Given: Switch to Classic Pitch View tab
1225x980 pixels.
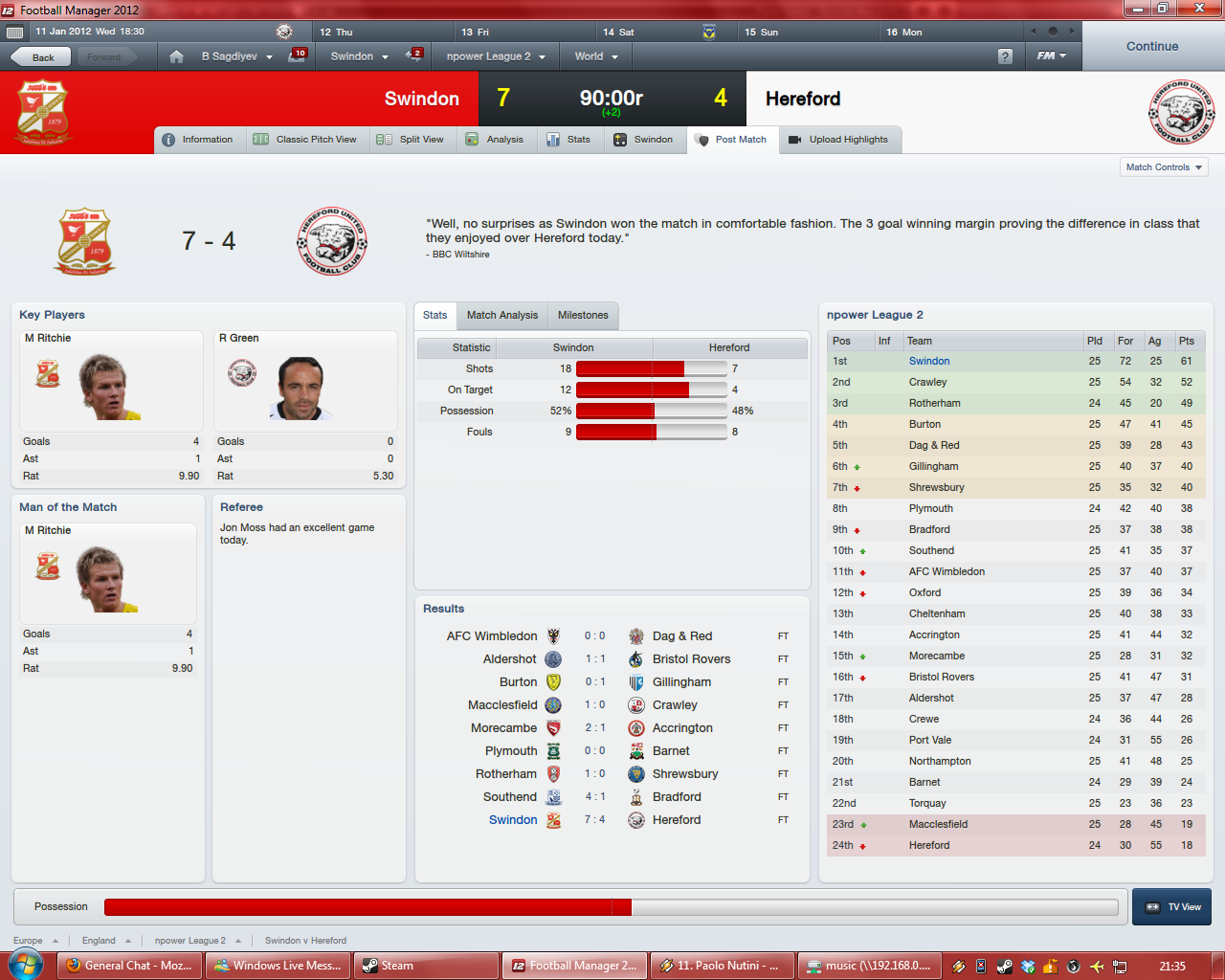Looking at the screenshot, I should (x=305, y=140).
